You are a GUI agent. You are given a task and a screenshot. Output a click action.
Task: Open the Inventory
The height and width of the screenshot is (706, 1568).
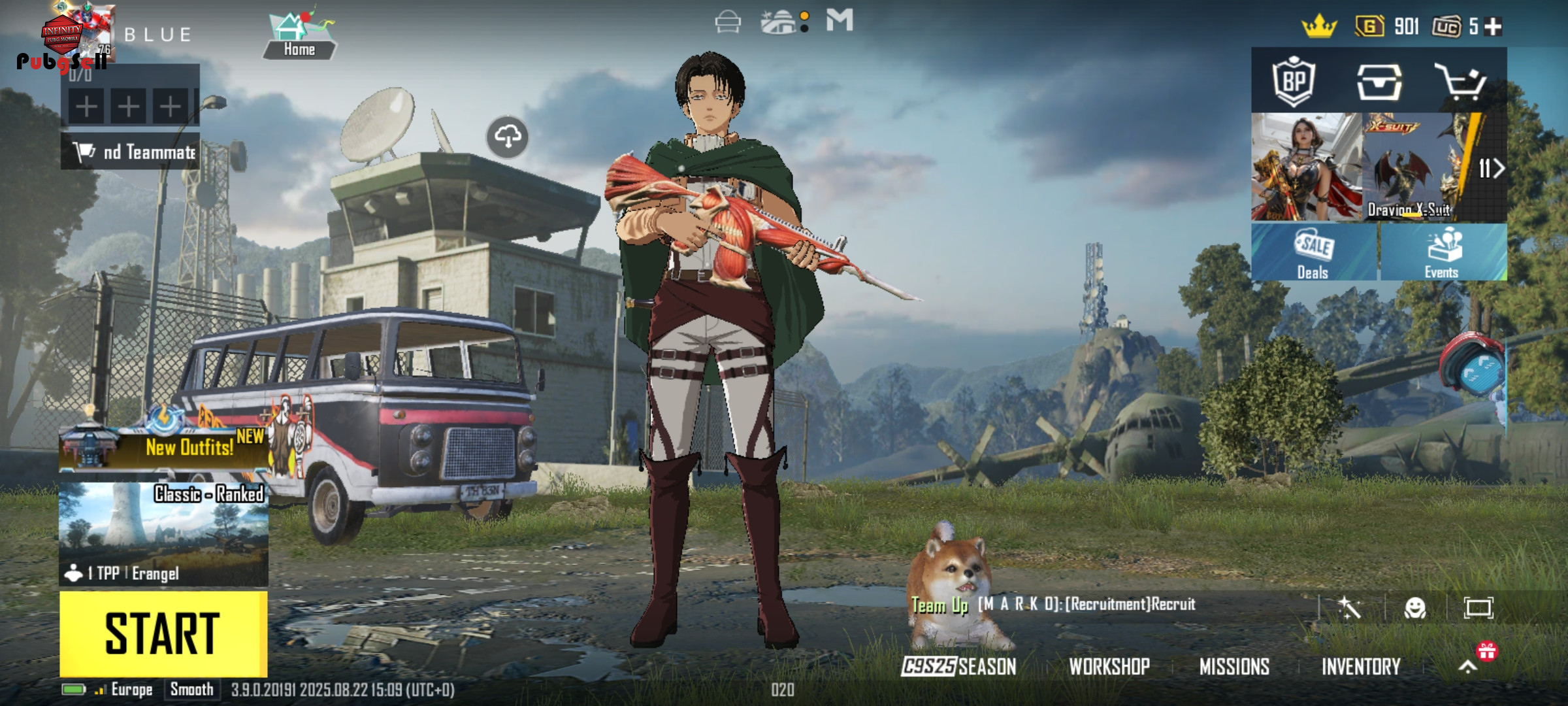pos(1361,666)
